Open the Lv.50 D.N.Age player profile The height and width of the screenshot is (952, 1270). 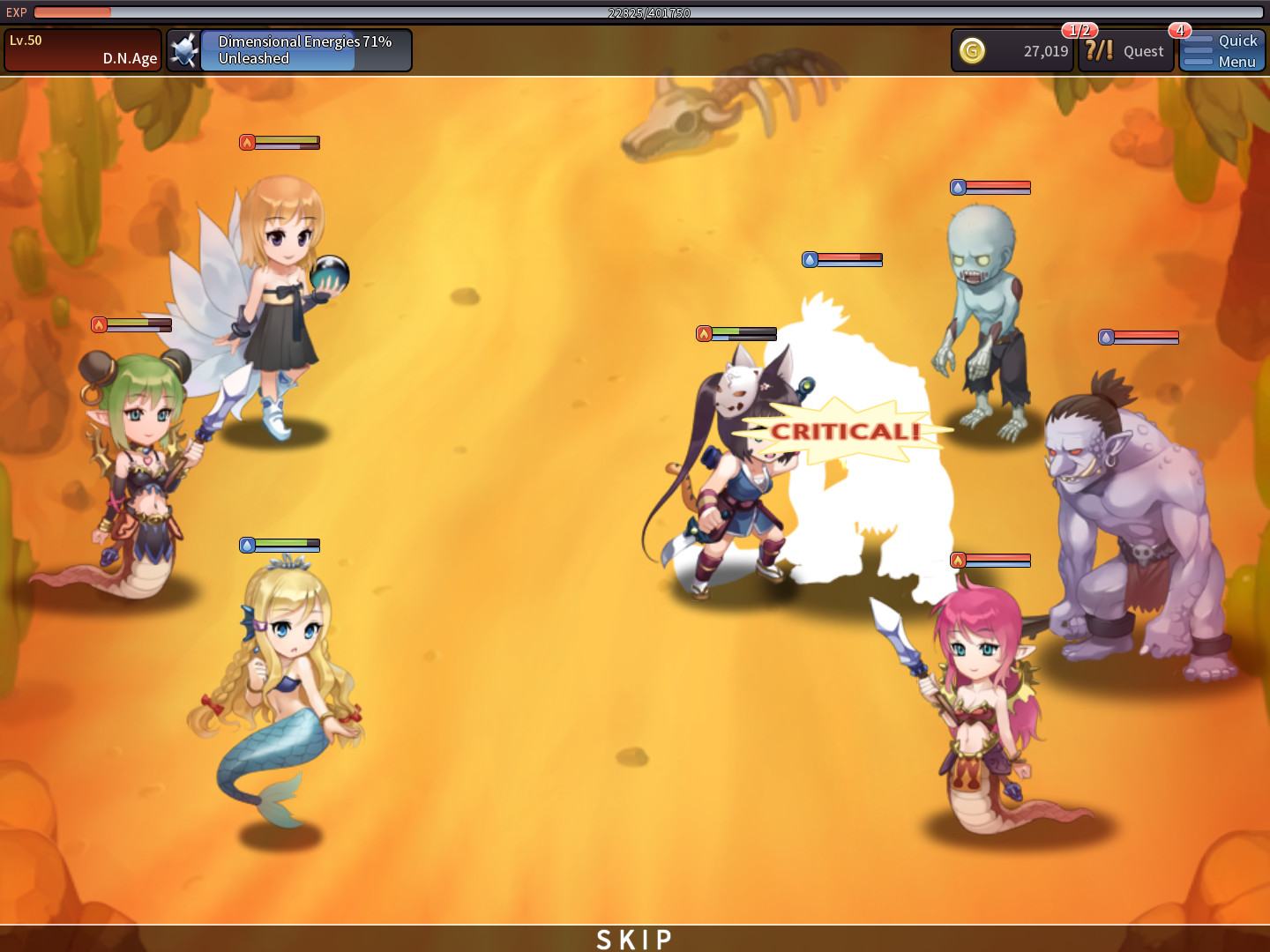point(83,50)
